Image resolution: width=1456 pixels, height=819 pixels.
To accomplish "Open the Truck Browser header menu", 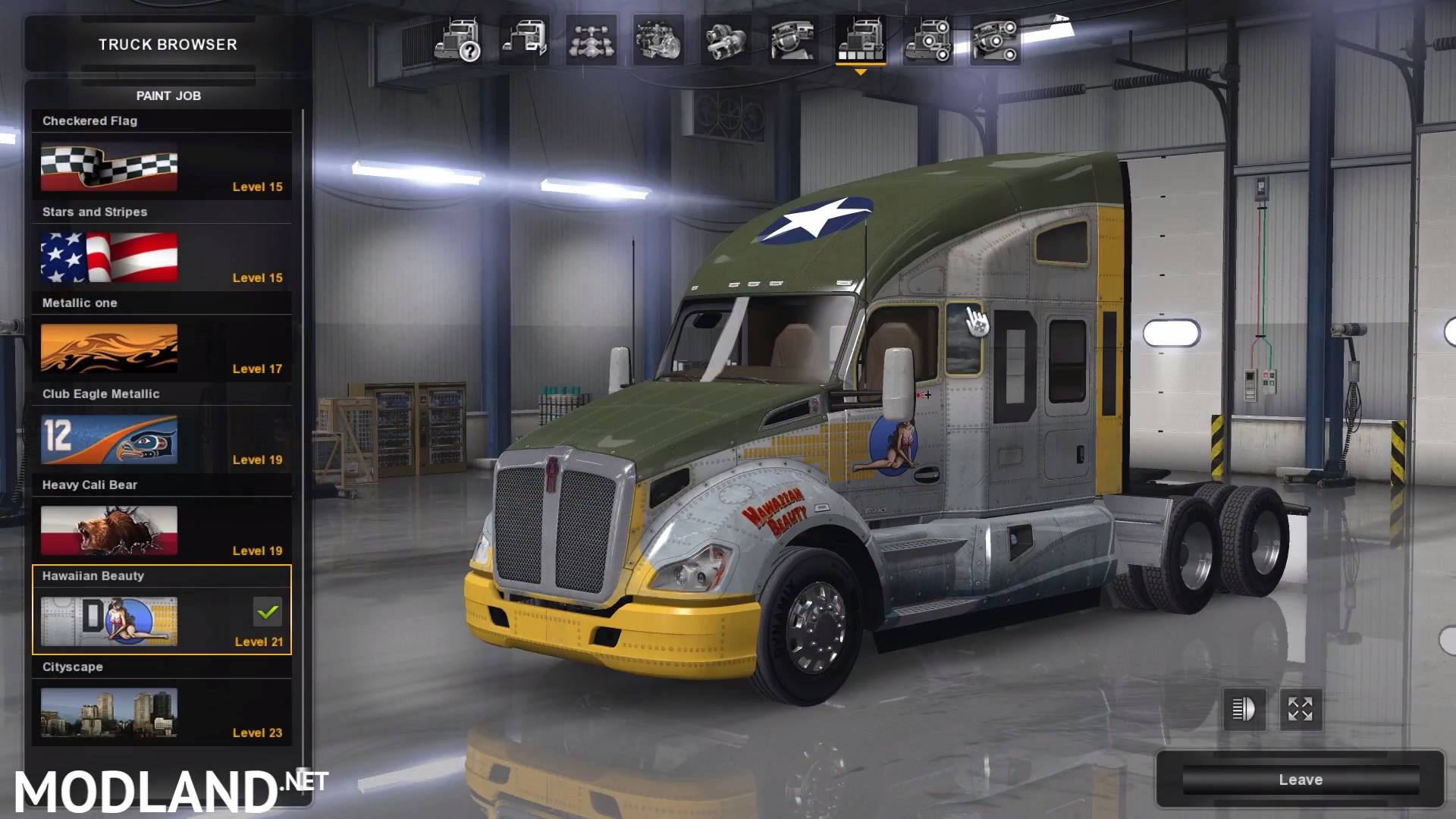I will pyautogui.click(x=168, y=44).
